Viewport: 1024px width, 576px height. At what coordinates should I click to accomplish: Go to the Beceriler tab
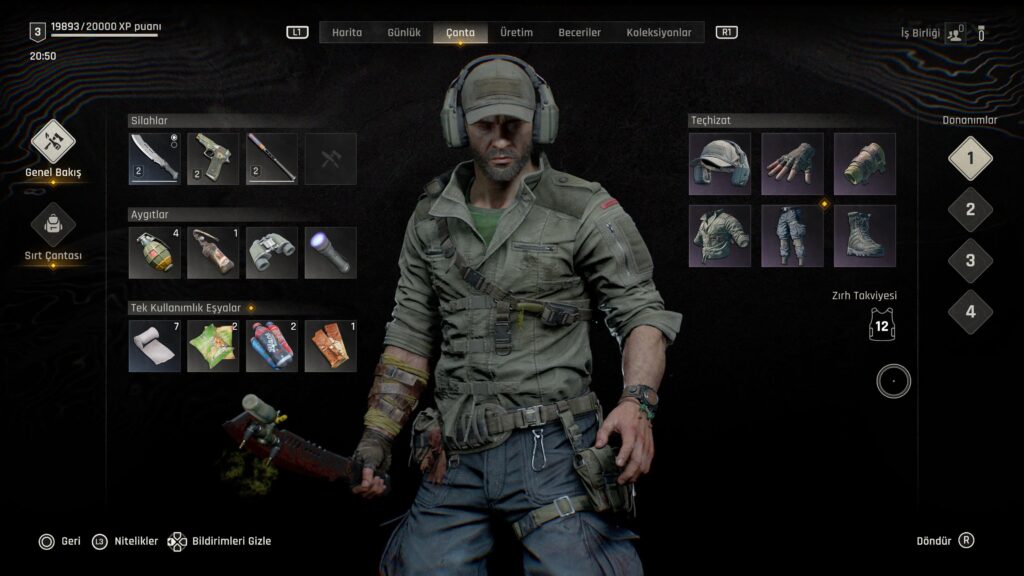pos(580,33)
